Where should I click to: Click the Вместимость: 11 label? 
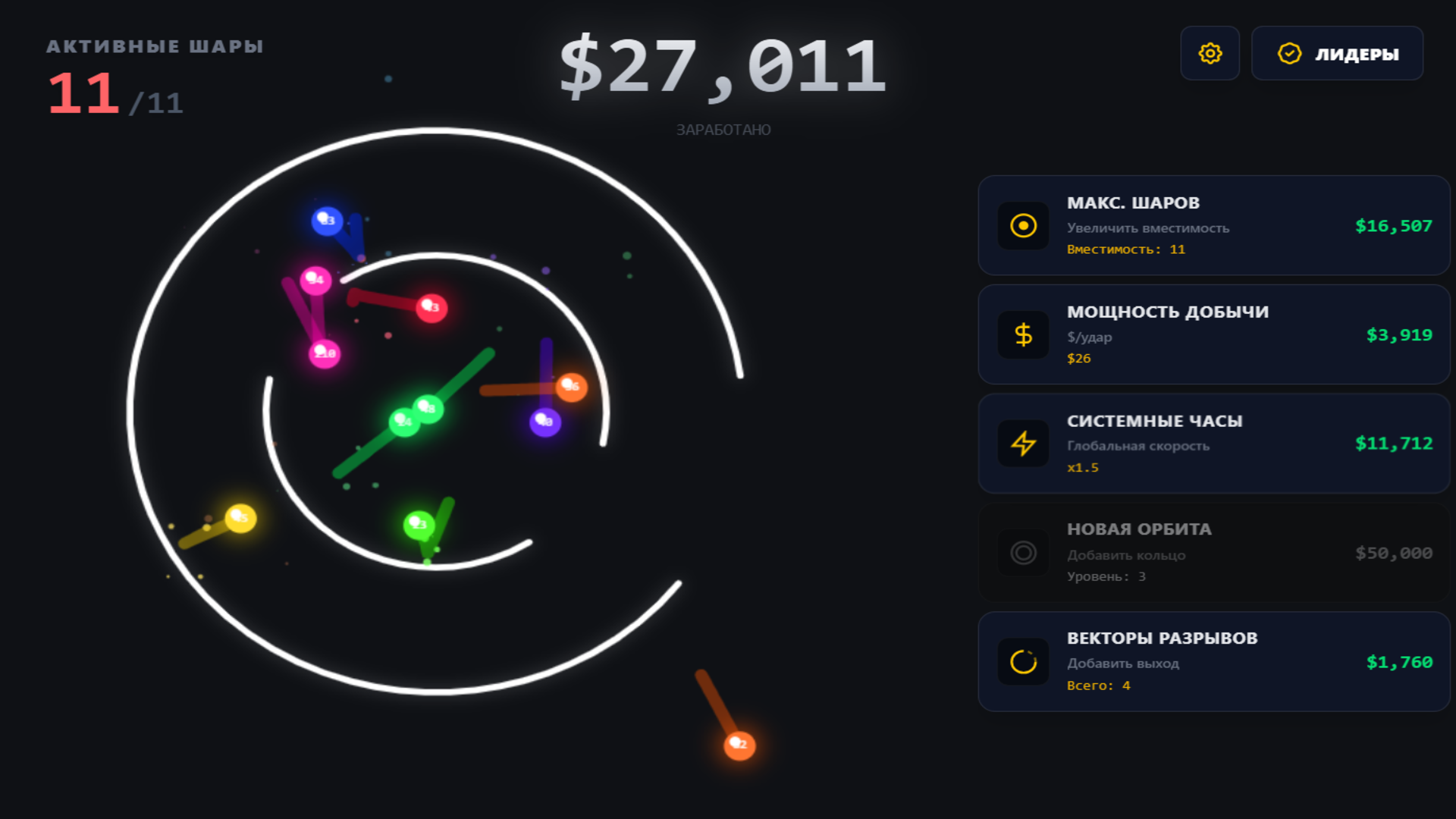click(1125, 249)
